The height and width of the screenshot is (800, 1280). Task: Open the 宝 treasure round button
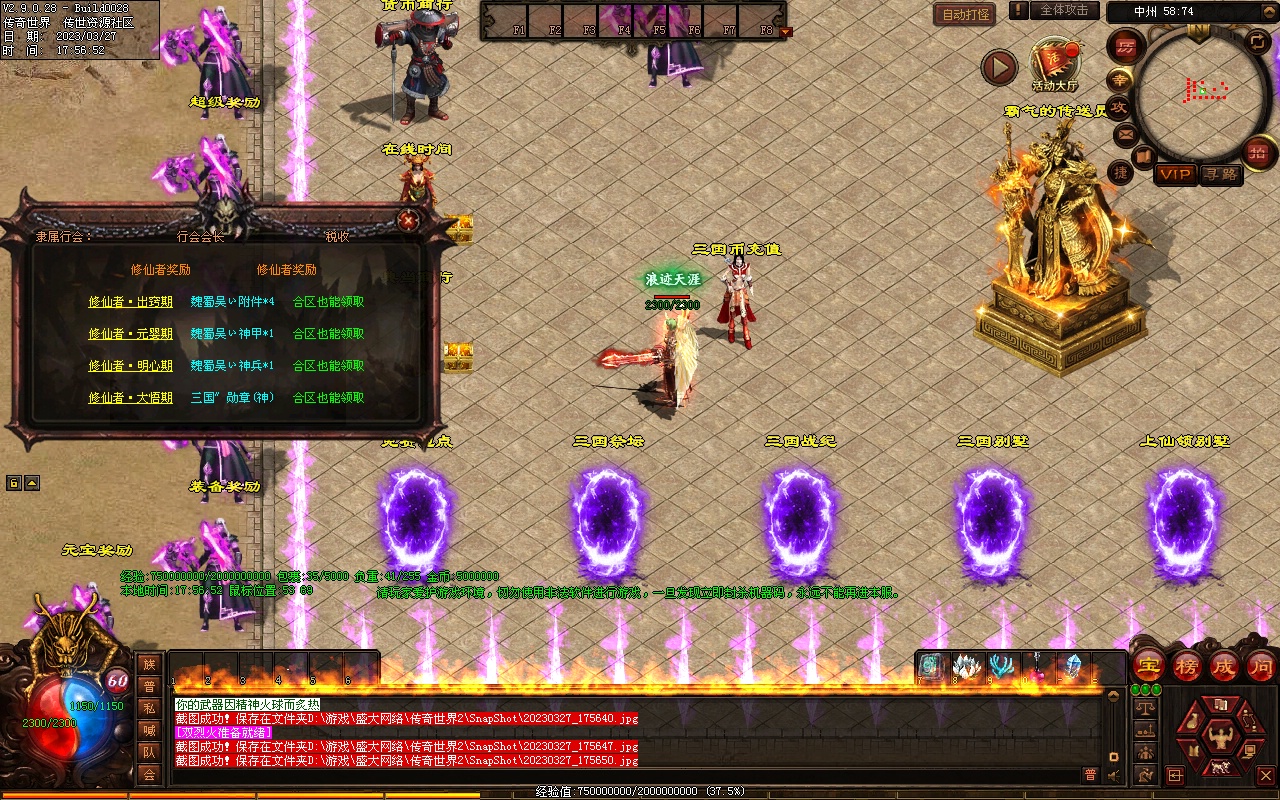tap(1148, 665)
